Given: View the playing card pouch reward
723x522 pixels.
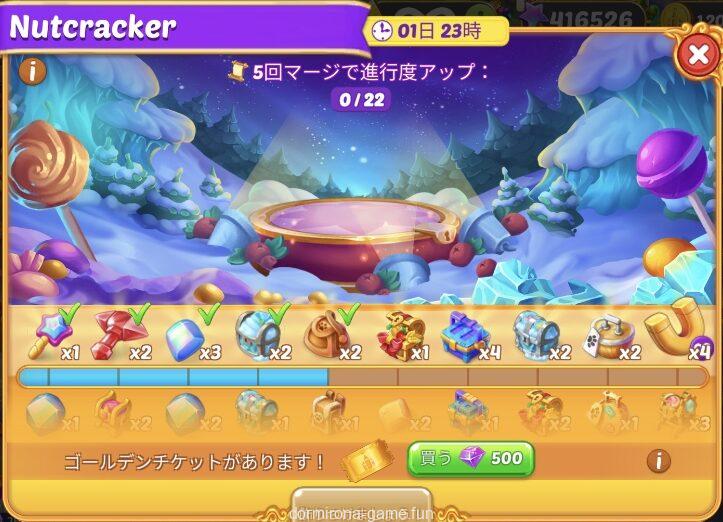Looking at the screenshot, I should click(607, 335).
